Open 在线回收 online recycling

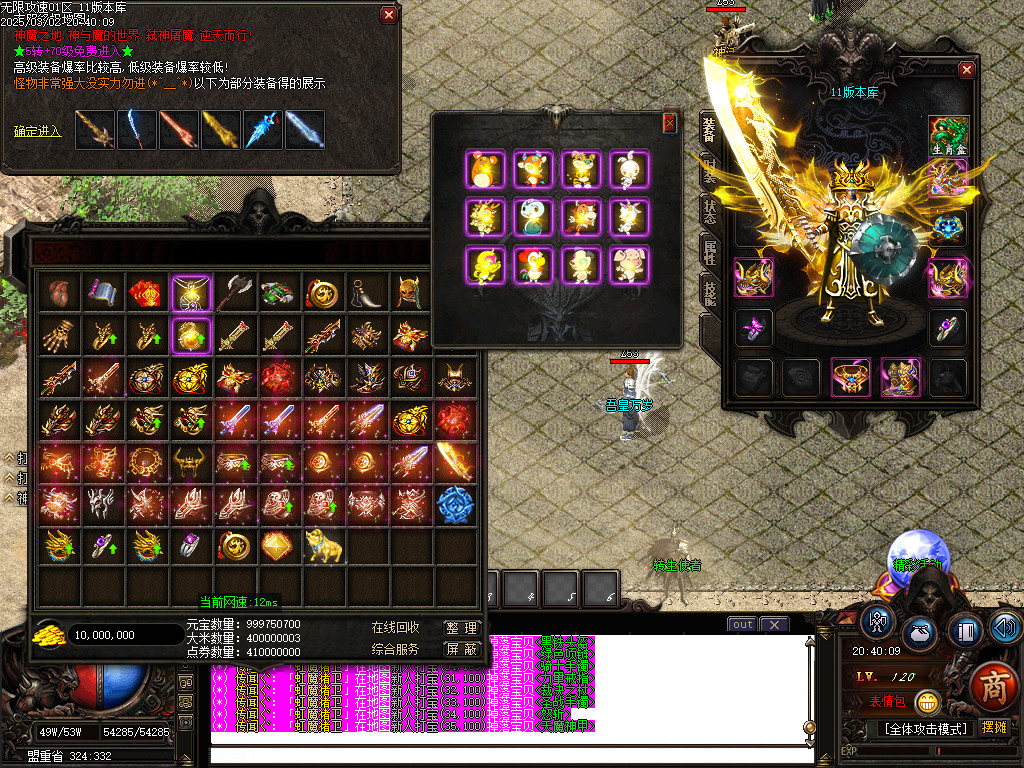395,628
